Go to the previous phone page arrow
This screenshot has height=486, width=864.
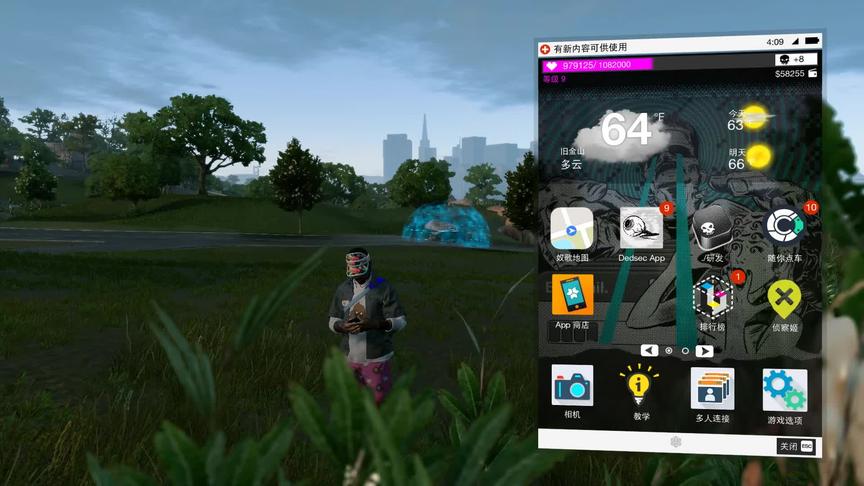tap(650, 350)
